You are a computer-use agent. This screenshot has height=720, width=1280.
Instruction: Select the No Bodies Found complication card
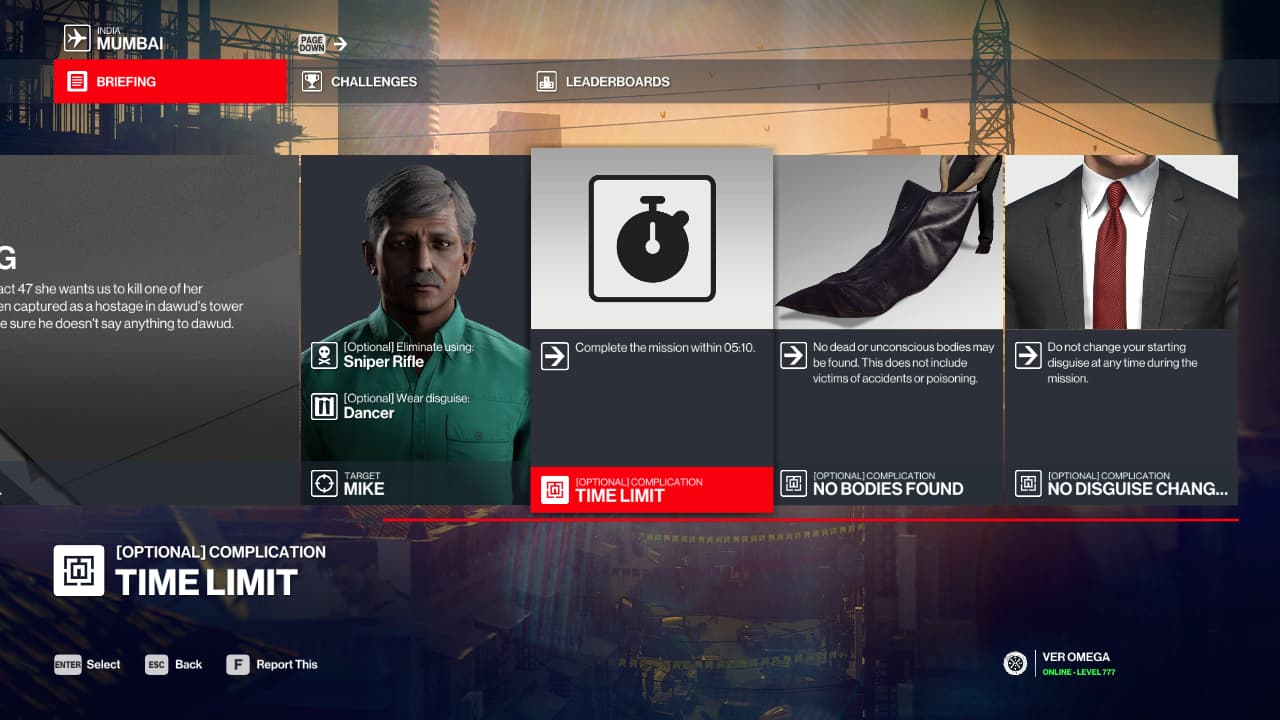pyautogui.click(x=888, y=330)
